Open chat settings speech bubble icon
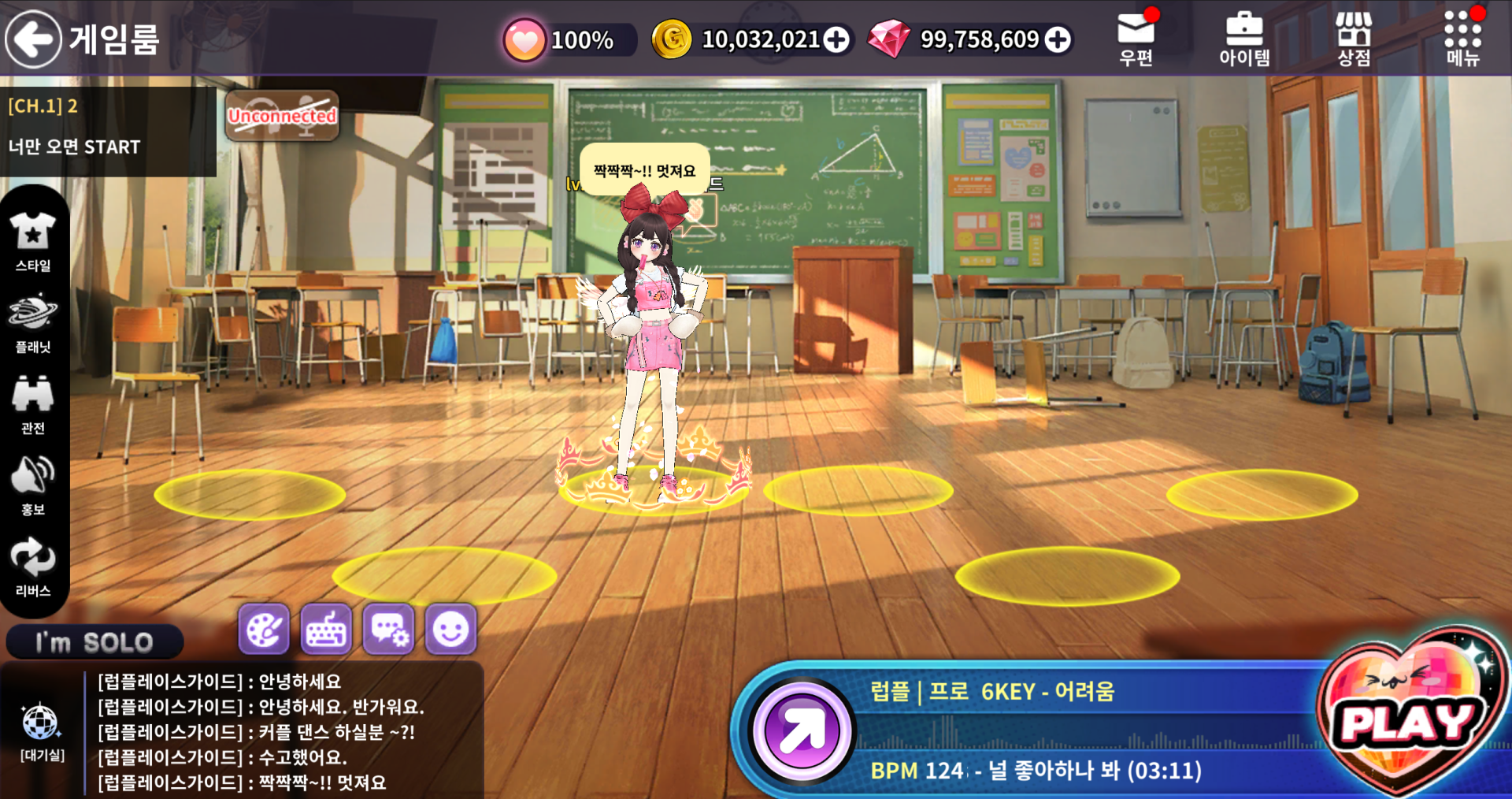Viewport: 1512px width, 799px height. (x=388, y=630)
